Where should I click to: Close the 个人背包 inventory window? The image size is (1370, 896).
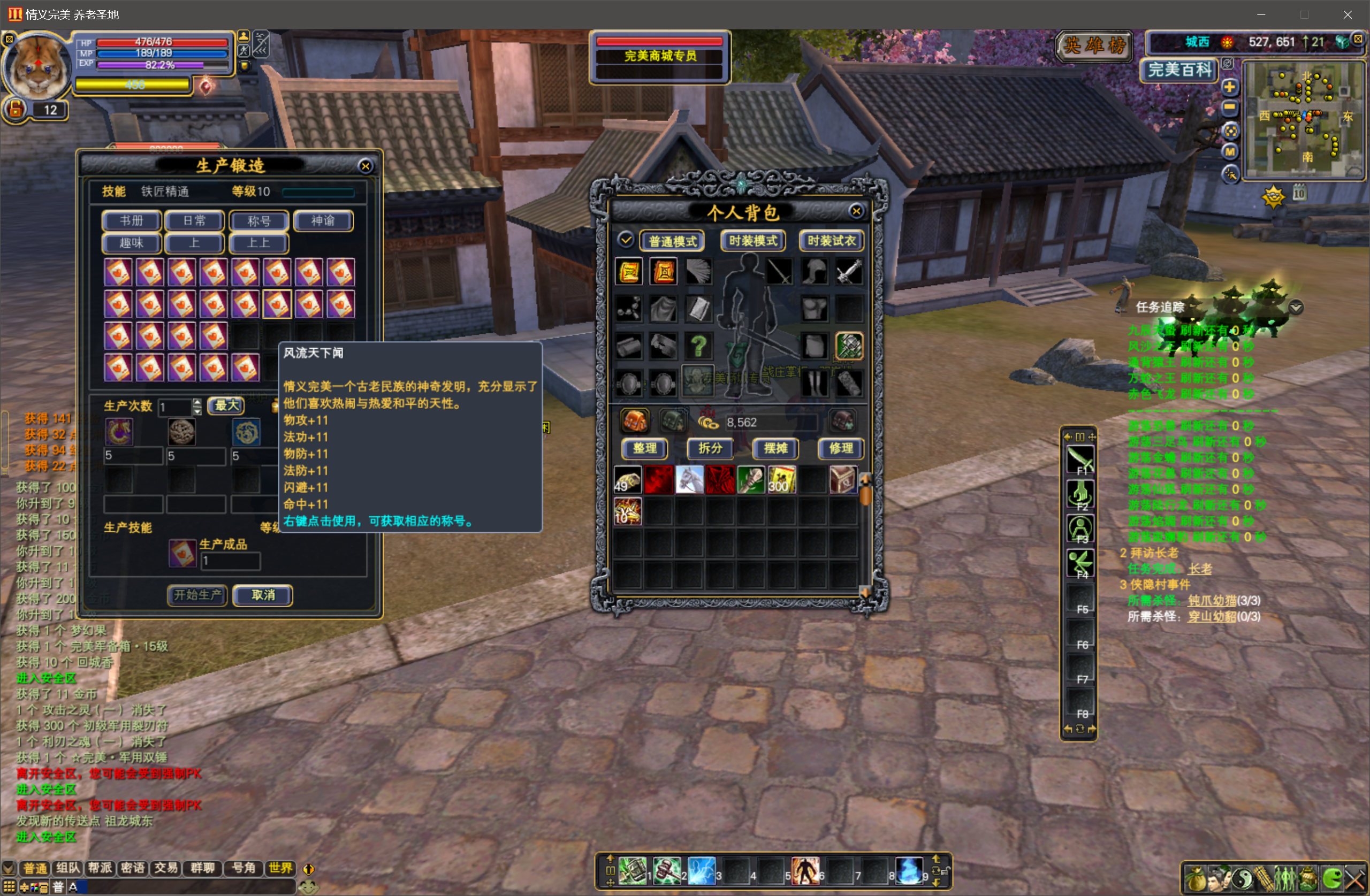856,211
